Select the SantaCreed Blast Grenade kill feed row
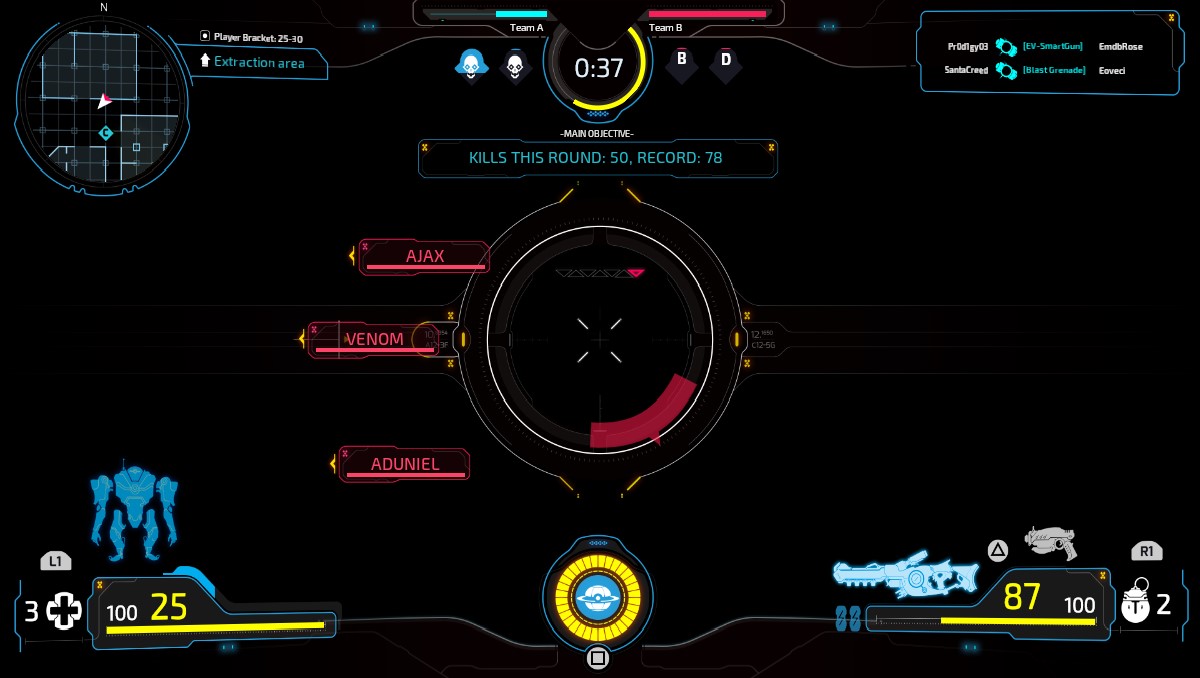The width and height of the screenshot is (1200, 678). (x=1044, y=70)
